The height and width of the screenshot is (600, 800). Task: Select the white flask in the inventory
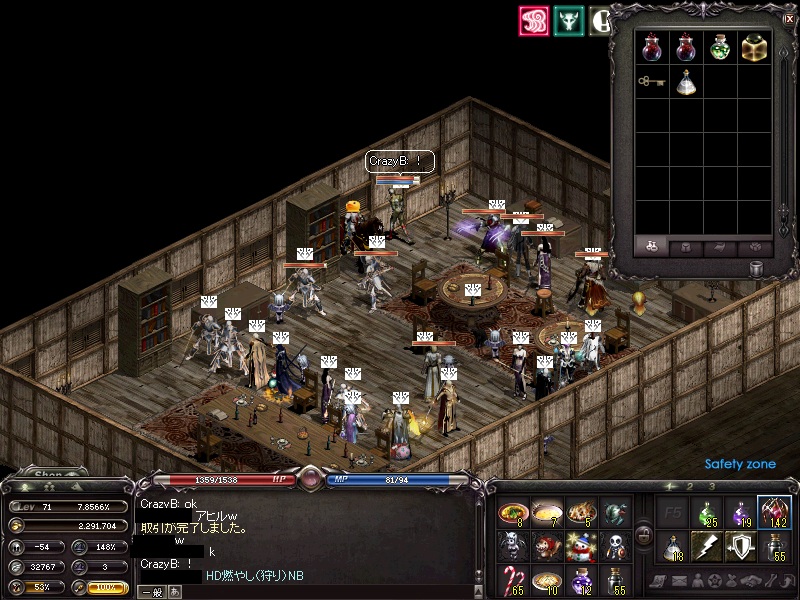click(x=686, y=83)
